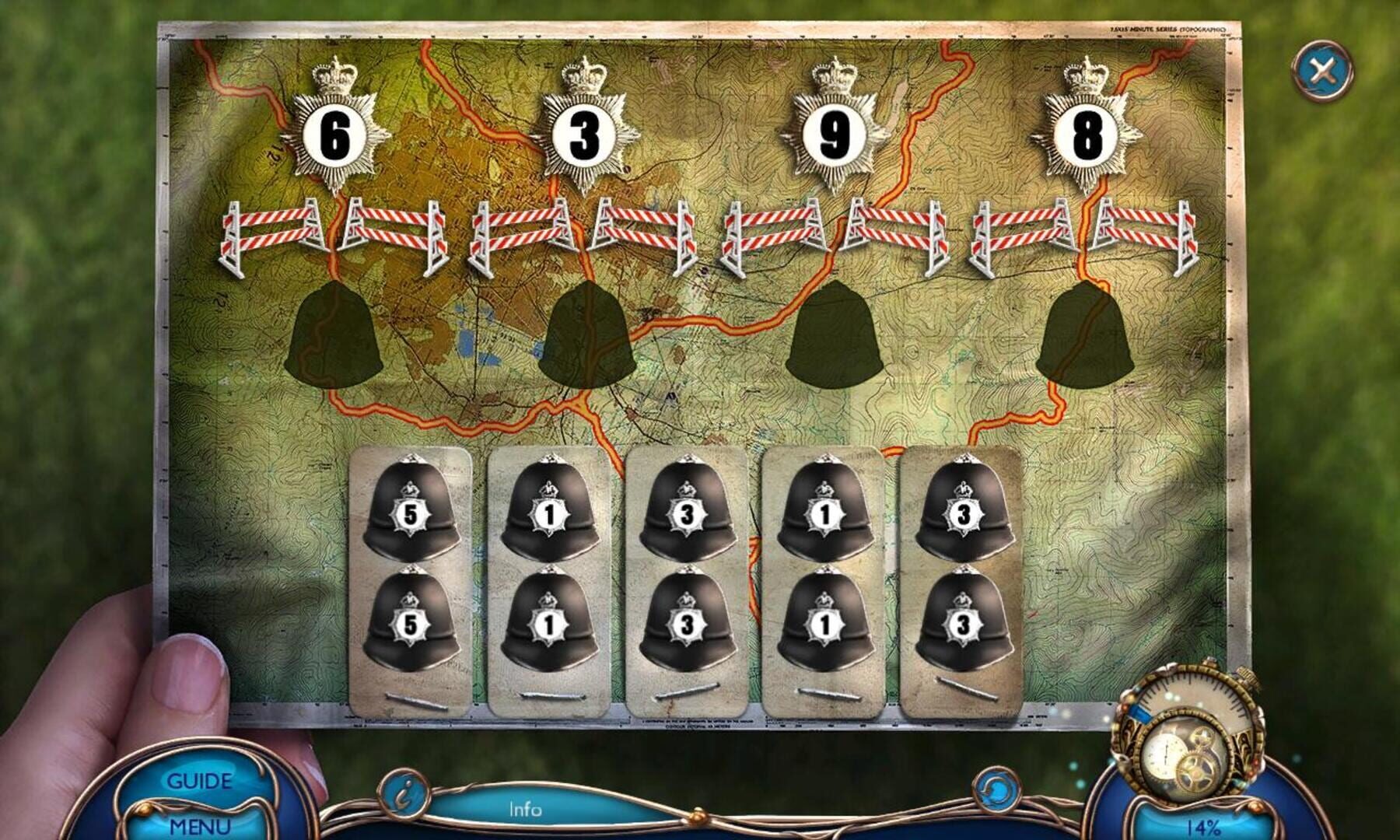Image resolution: width=1400 pixels, height=840 pixels.
Task: Pick up the helmet card with two 5s
Action: (409, 576)
